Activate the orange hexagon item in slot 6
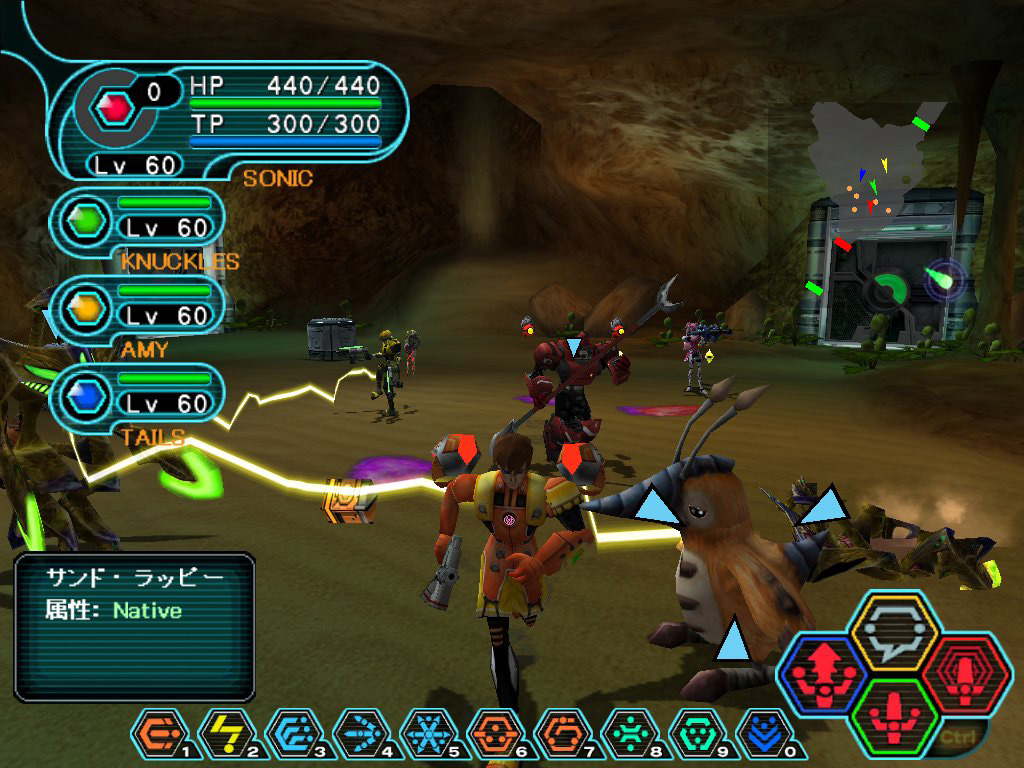Image resolution: width=1024 pixels, height=768 pixels. pos(492,735)
